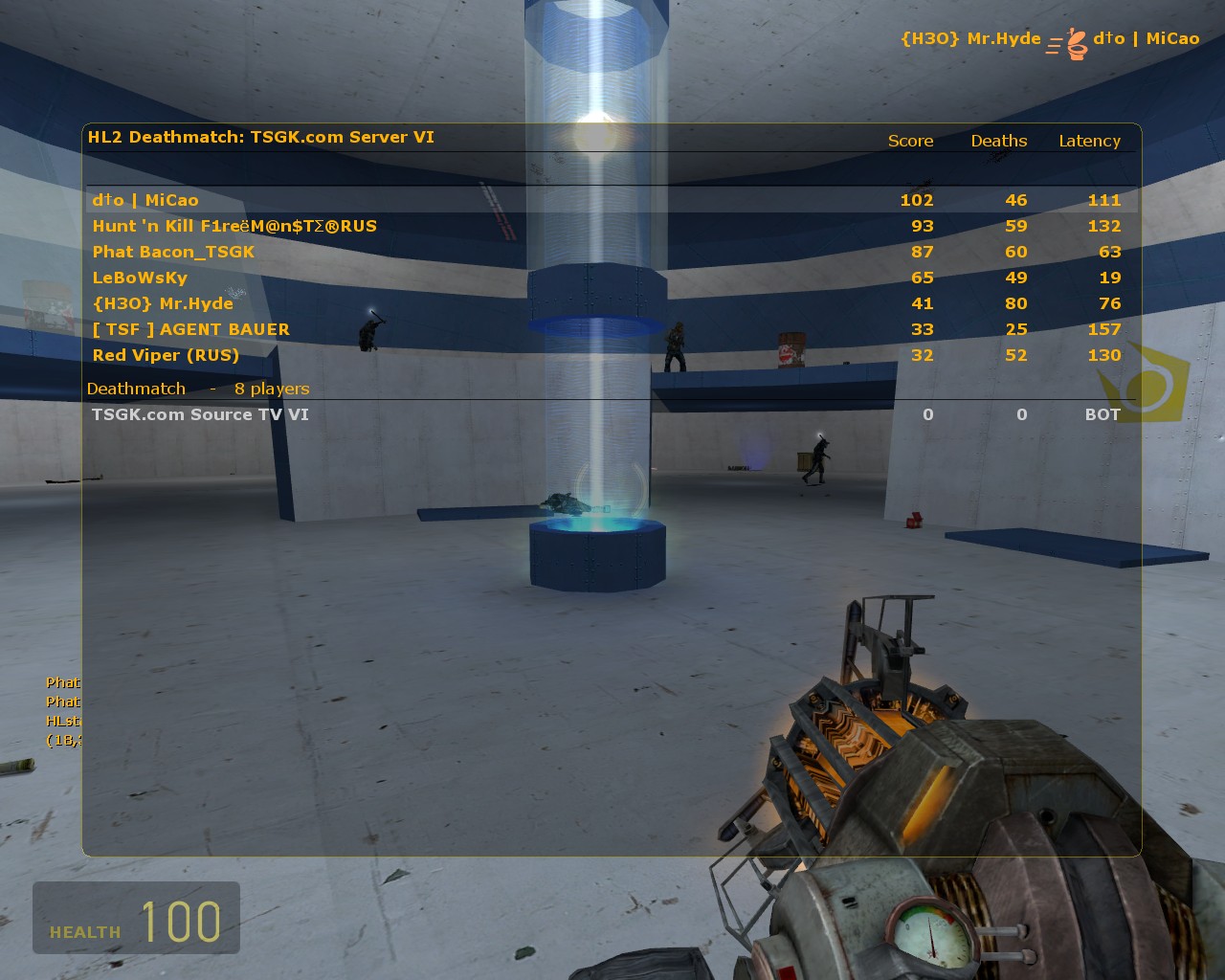Click the HL2 Deathmatch: TSGK.com Server VI title
Viewport: 1225px width, 980px height.
tap(260, 137)
